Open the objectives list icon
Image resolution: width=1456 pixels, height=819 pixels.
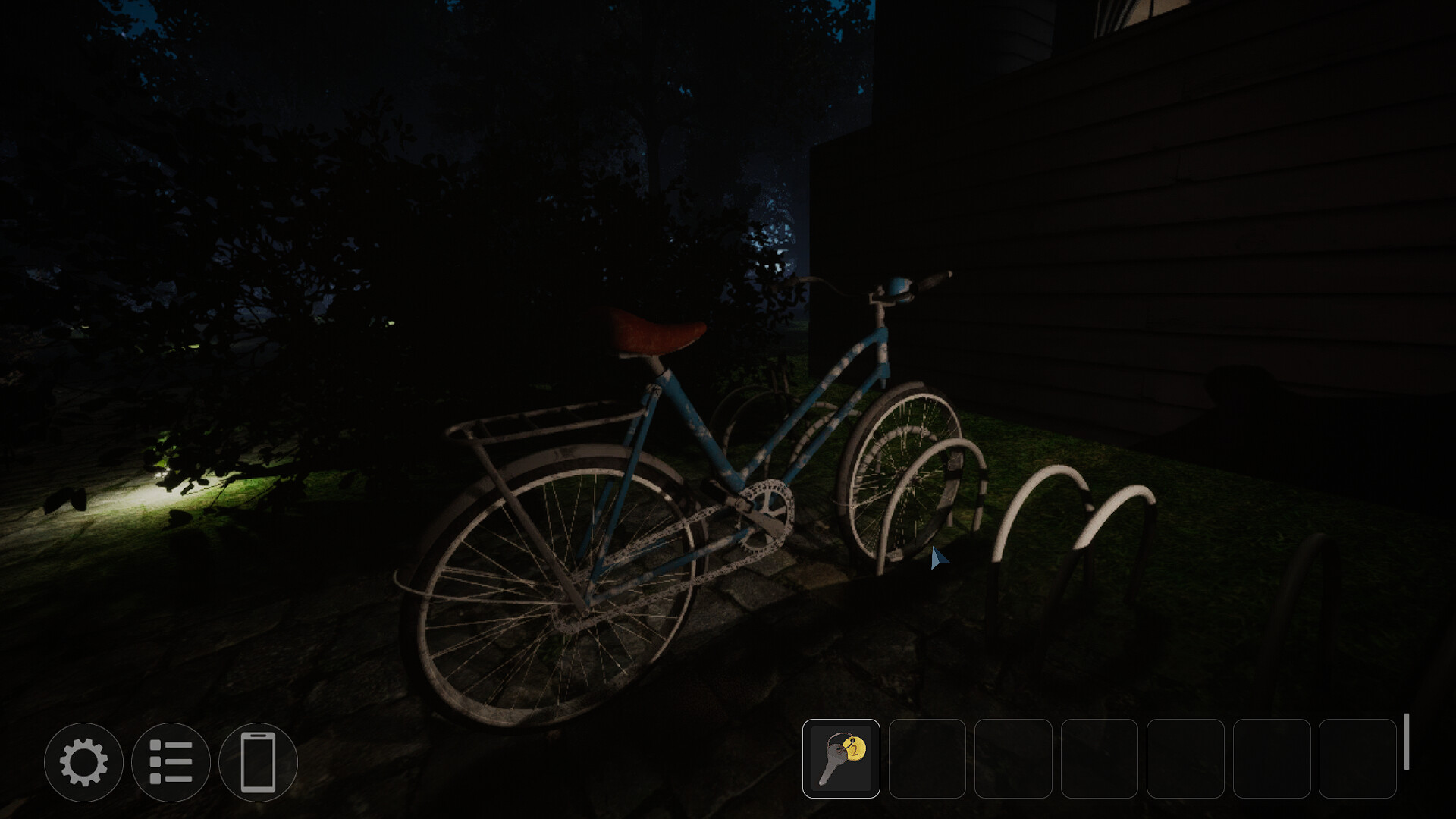click(173, 762)
